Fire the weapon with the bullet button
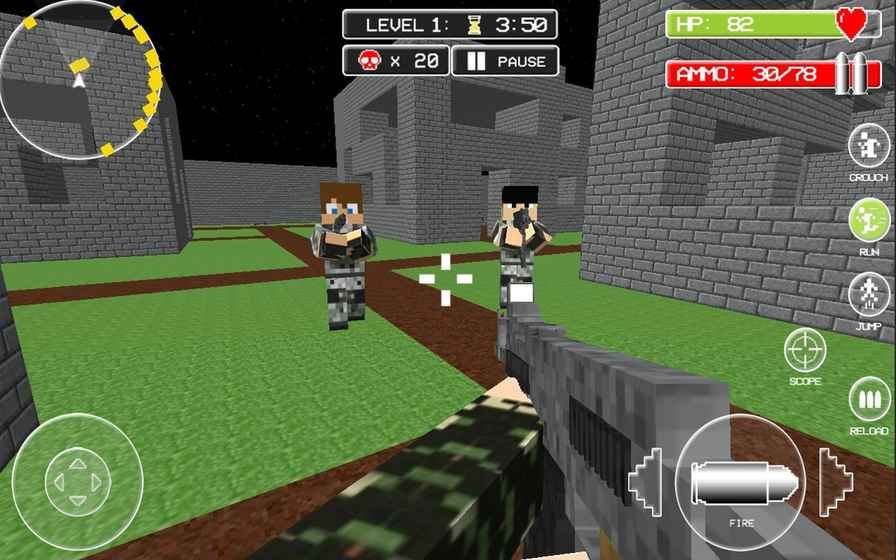 coord(740,483)
